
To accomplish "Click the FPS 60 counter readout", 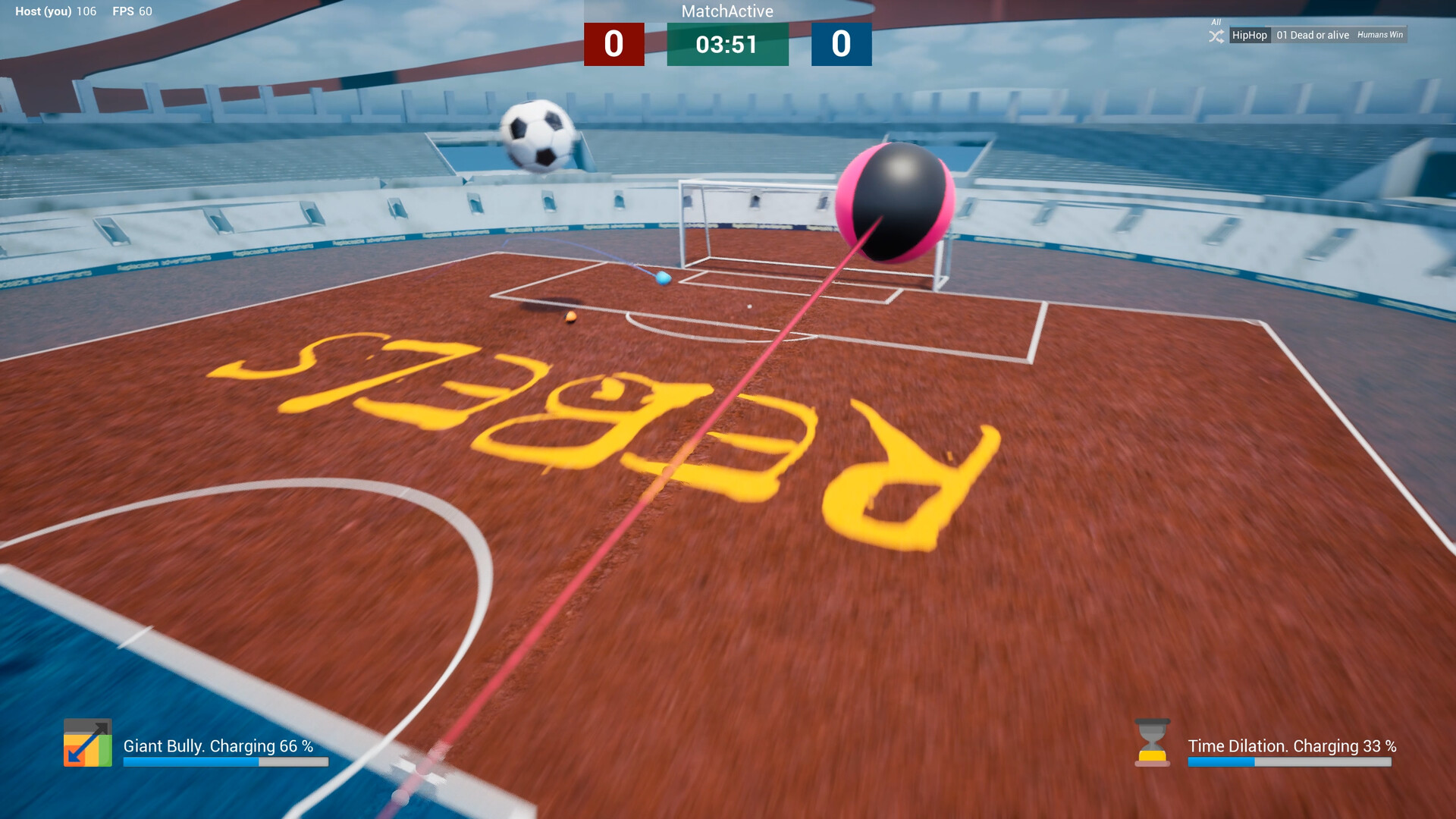I will (x=132, y=11).
